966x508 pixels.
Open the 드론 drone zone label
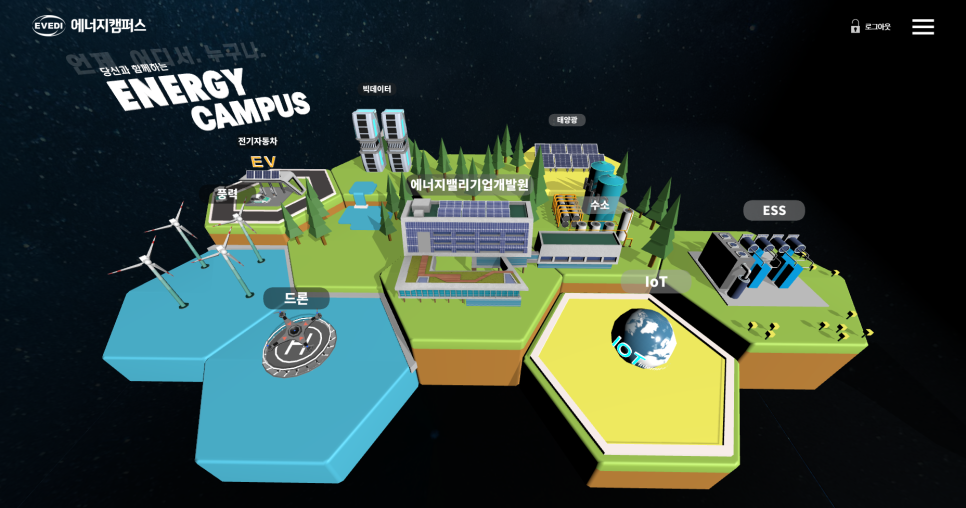tap(296, 298)
